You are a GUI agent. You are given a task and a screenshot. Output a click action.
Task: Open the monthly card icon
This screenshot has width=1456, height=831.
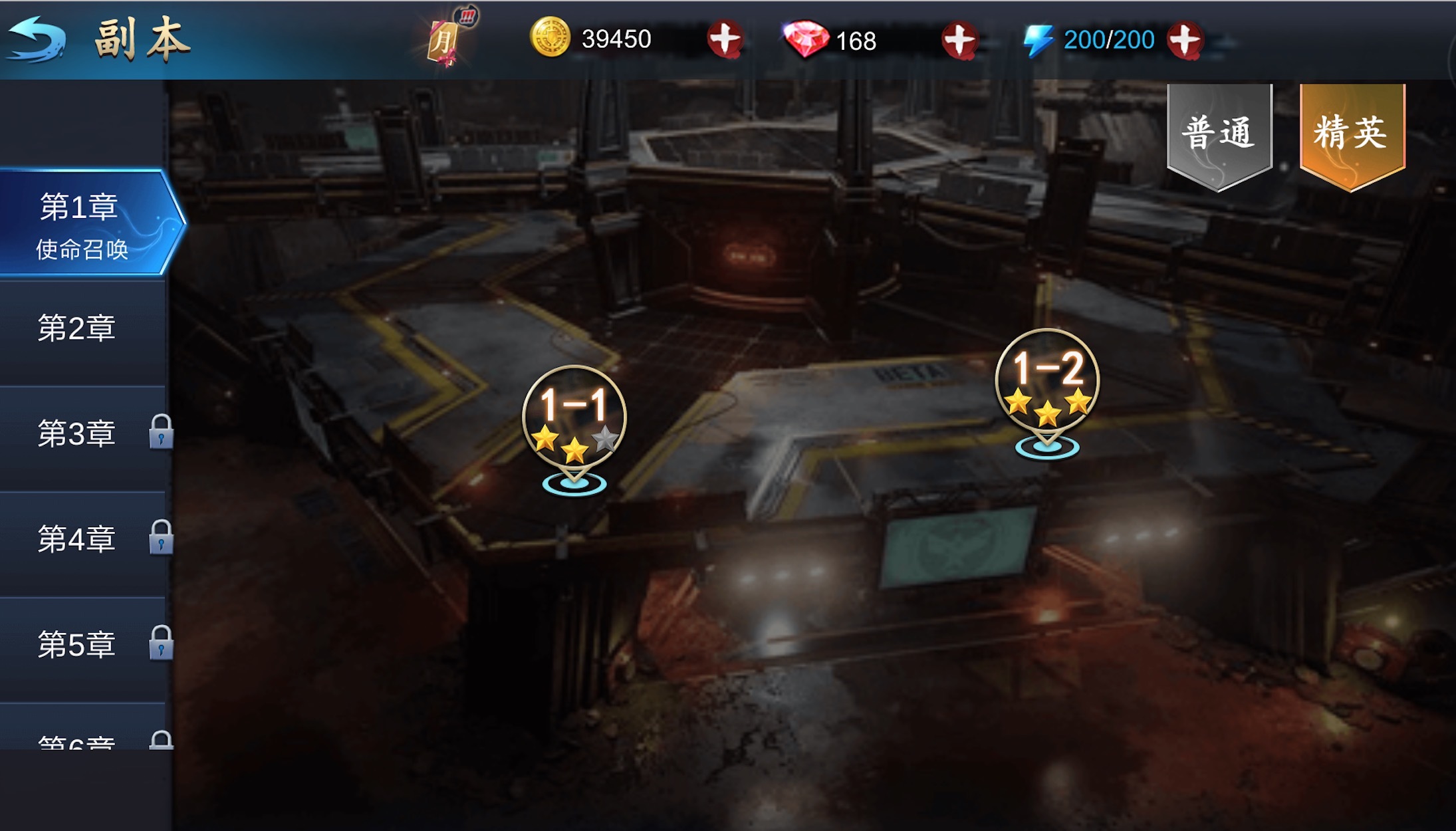point(445,41)
